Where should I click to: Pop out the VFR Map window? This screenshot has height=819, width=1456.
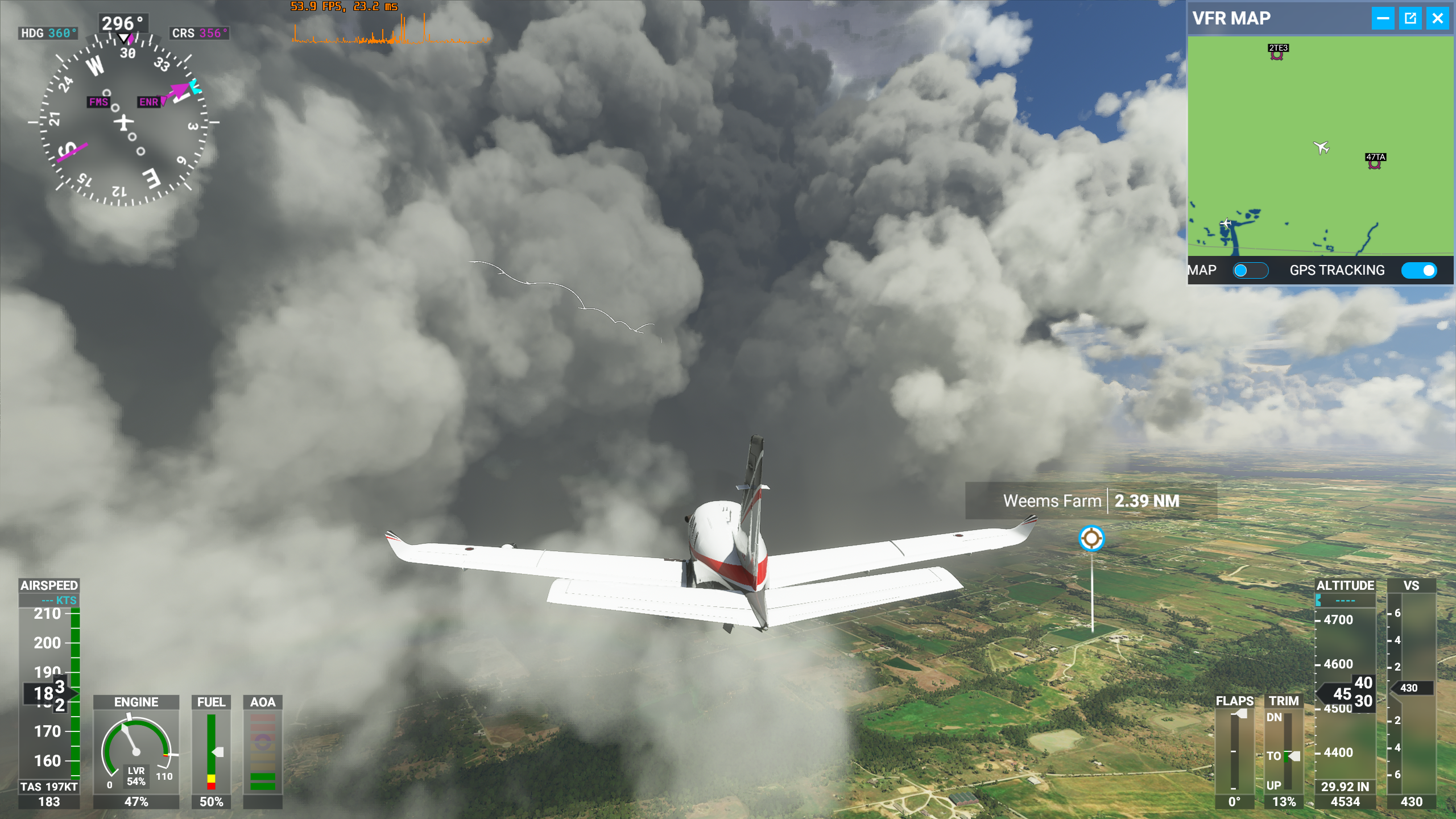coord(1410,18)
